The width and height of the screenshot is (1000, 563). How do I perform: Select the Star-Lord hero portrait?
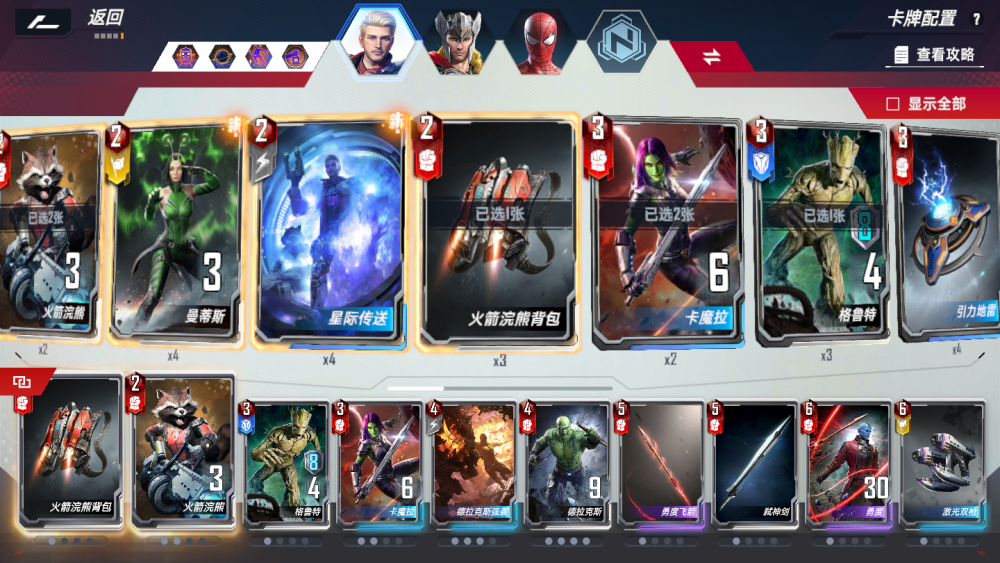(379, 42)
